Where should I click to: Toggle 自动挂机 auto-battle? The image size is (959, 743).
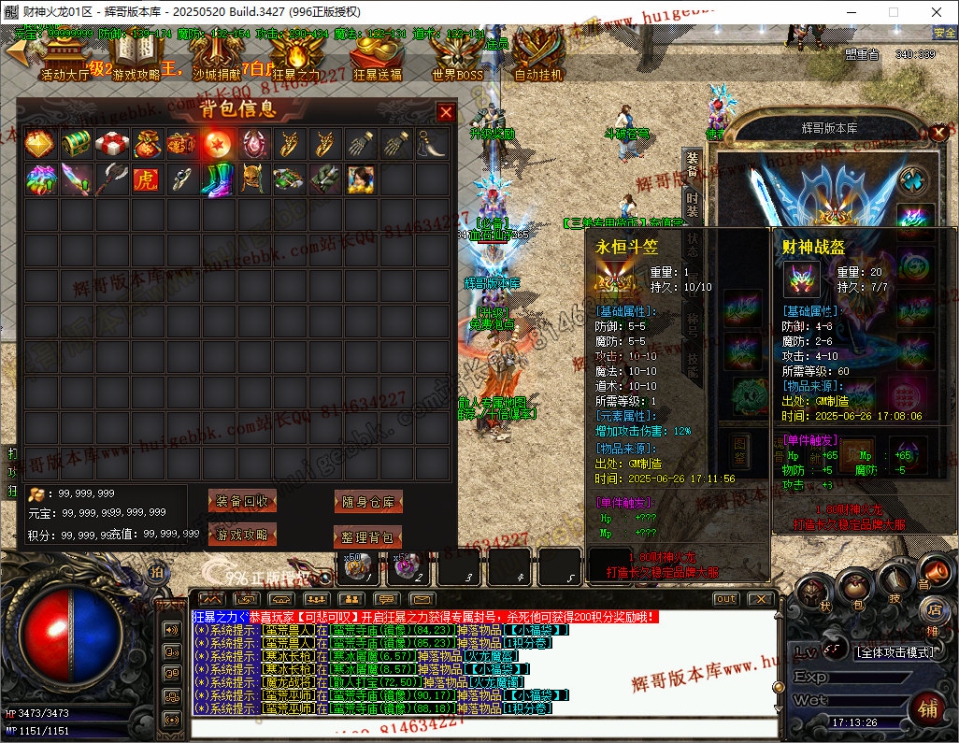[x=538, y=56]
